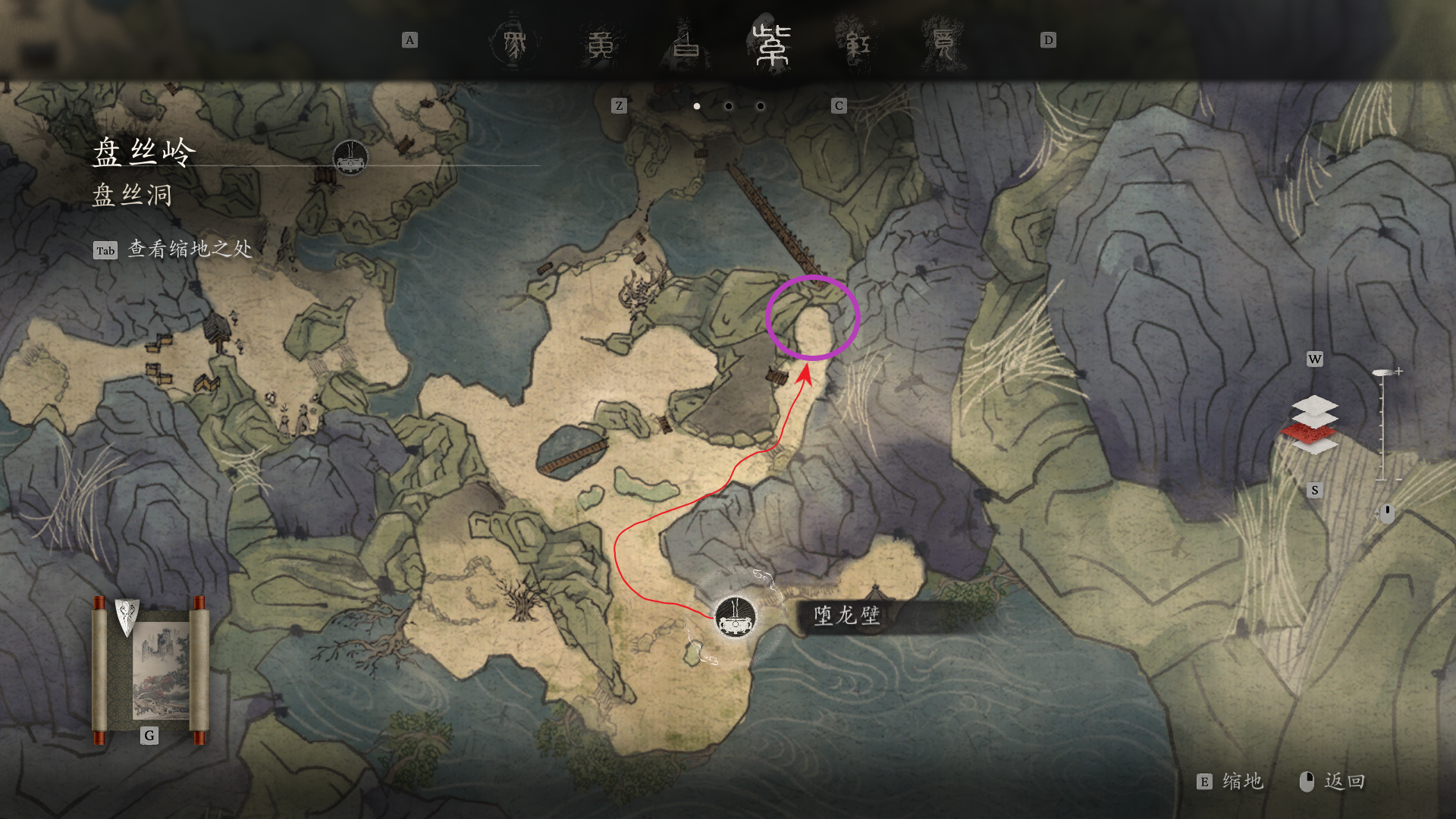The width and height of the screenshot is (1456, 819).
Task: Select the 堕龙壁 shrine marker
Action: click(x=735, y=617)
